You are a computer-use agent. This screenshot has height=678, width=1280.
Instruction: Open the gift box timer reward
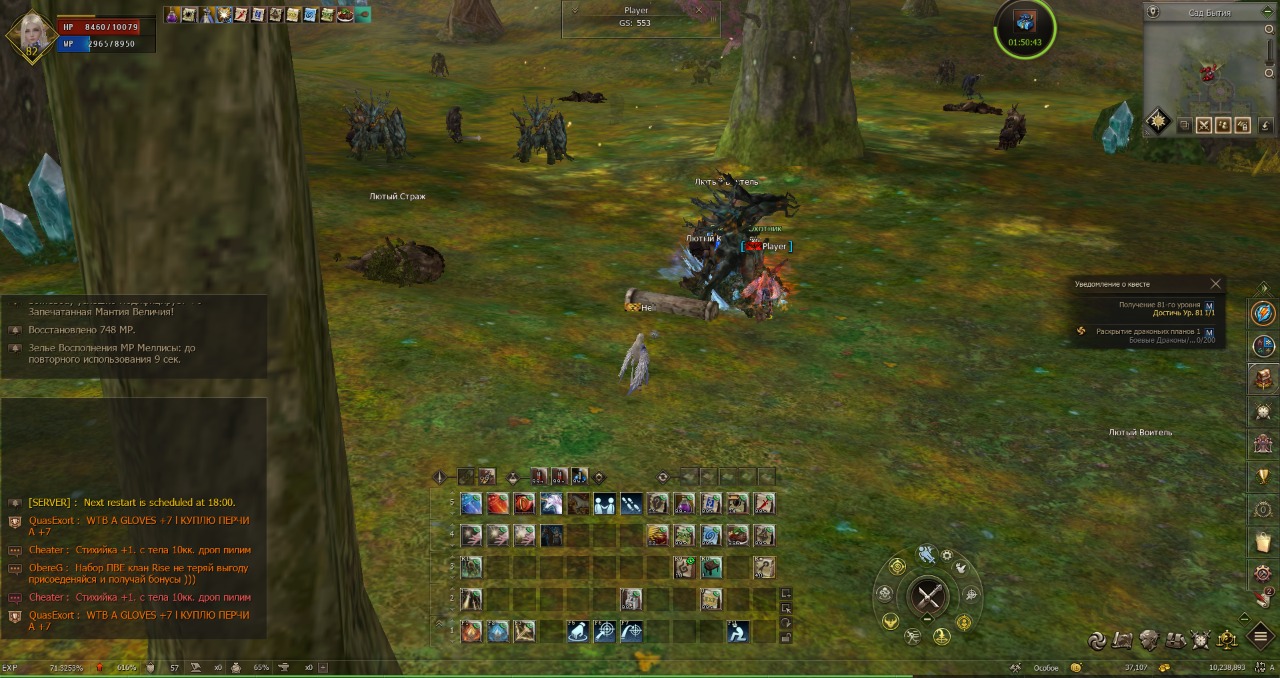pos(1024,22)
